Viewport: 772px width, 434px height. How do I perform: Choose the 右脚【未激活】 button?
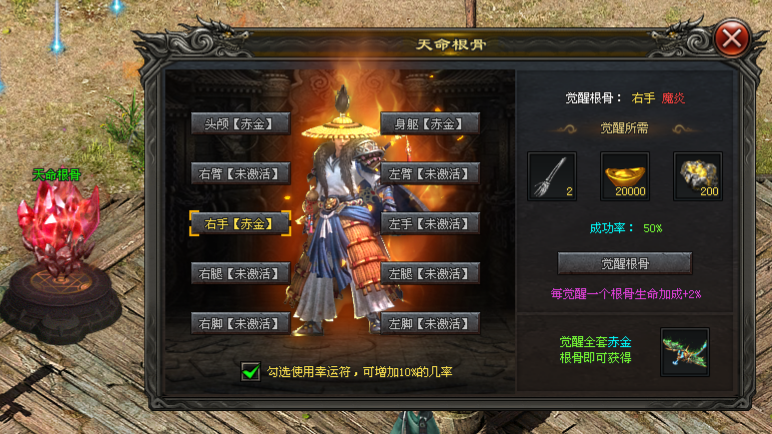pos(240,323)
